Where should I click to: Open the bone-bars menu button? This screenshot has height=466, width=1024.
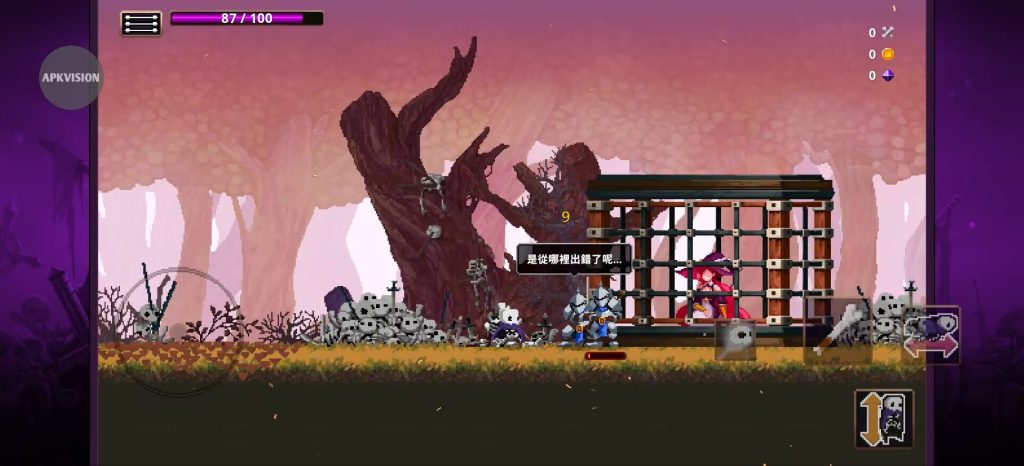(141, 23)
